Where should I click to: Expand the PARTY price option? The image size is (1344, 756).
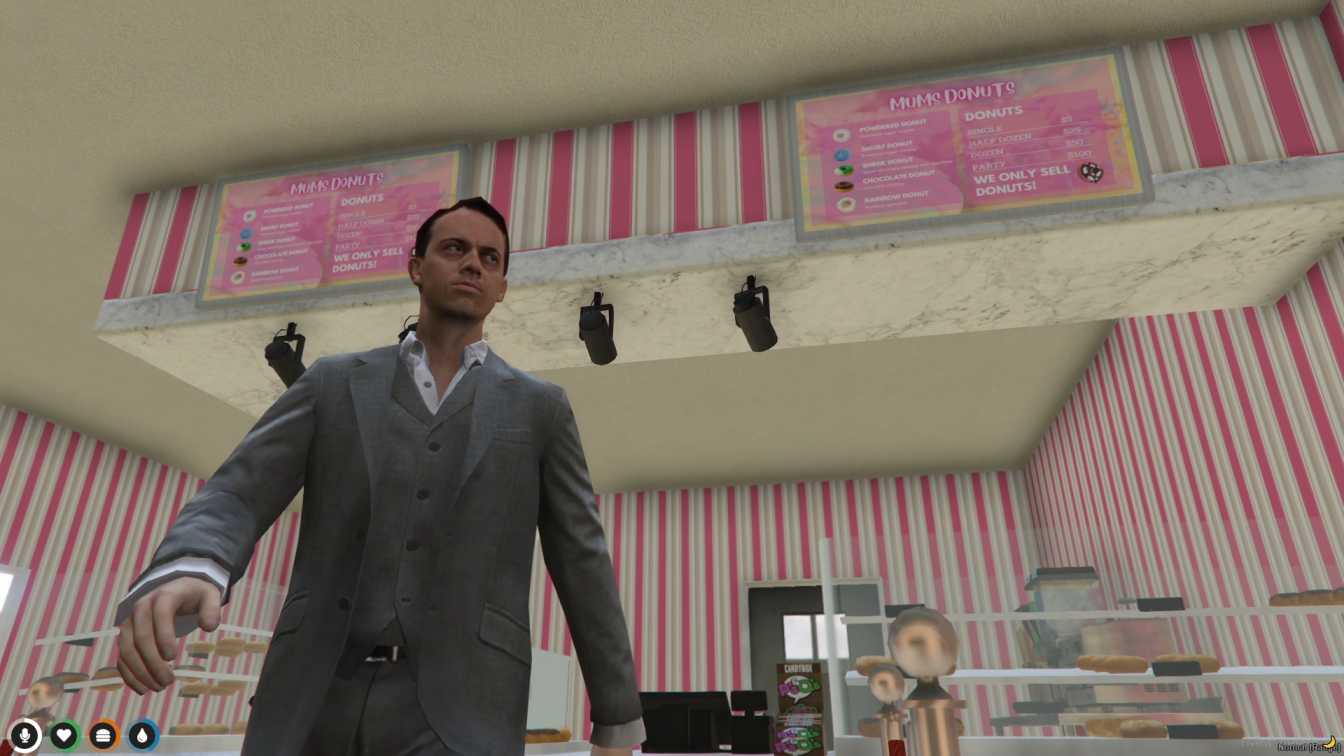(x=986, y=166)
